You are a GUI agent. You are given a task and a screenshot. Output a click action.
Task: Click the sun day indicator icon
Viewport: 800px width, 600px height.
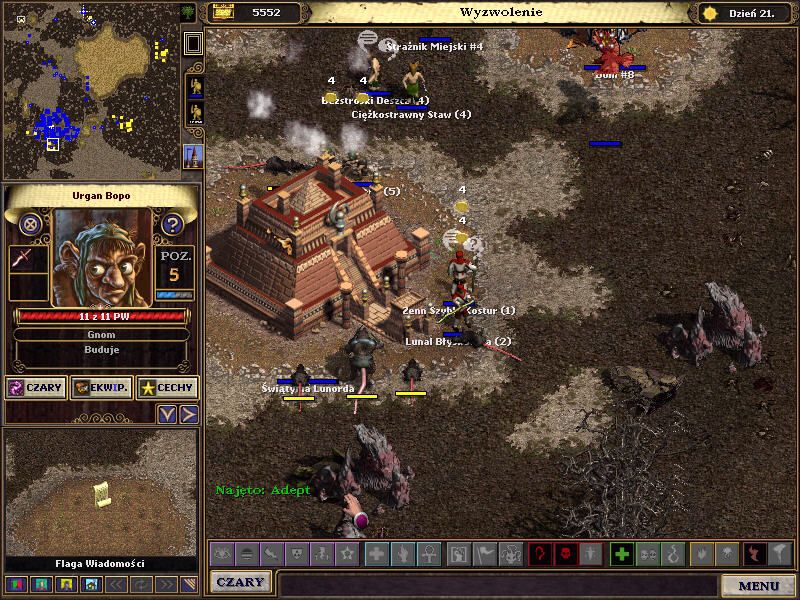point(710,13)
